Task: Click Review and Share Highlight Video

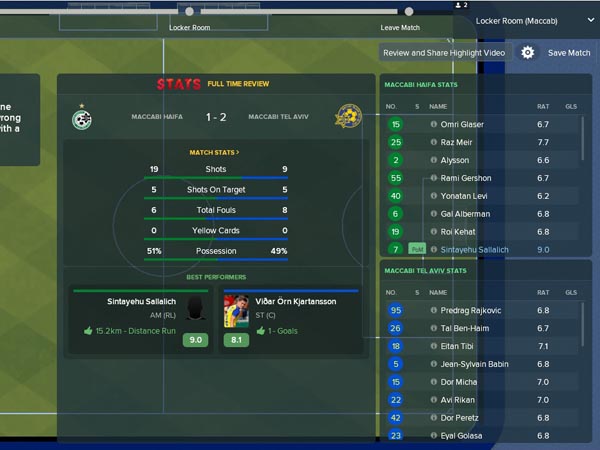Action: (x=446, y=53)
